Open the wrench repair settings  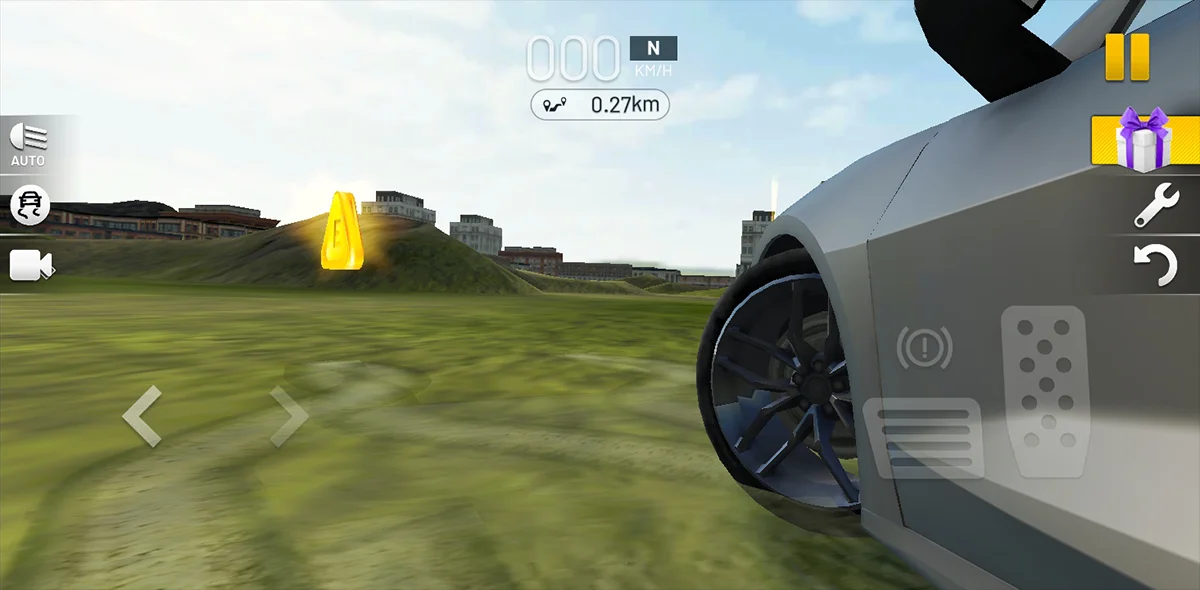[1156, 206]
